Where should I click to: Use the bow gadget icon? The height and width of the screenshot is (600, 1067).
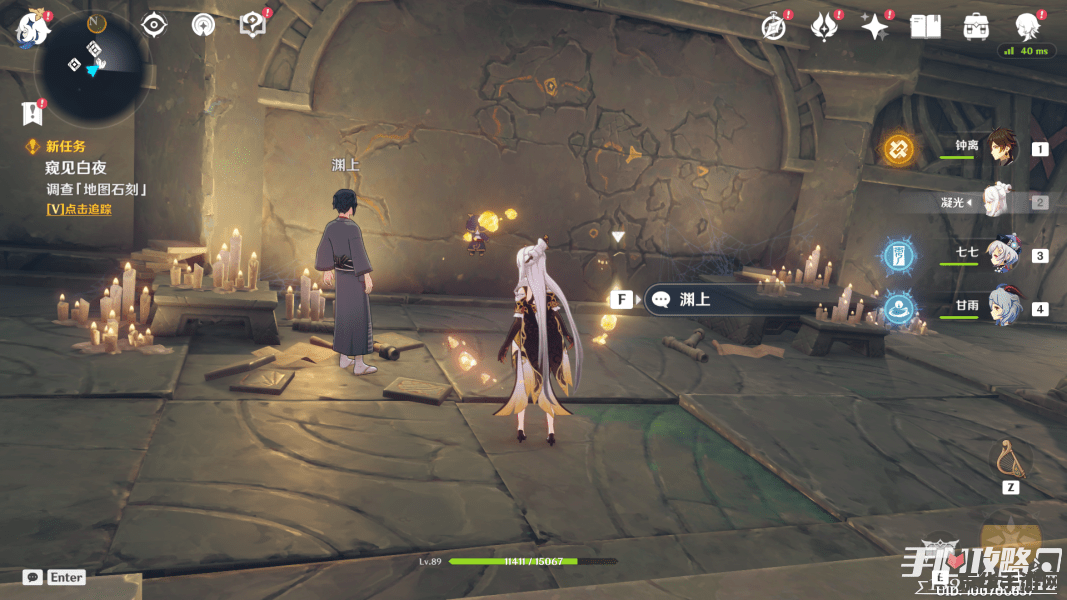pos(1010,460)
